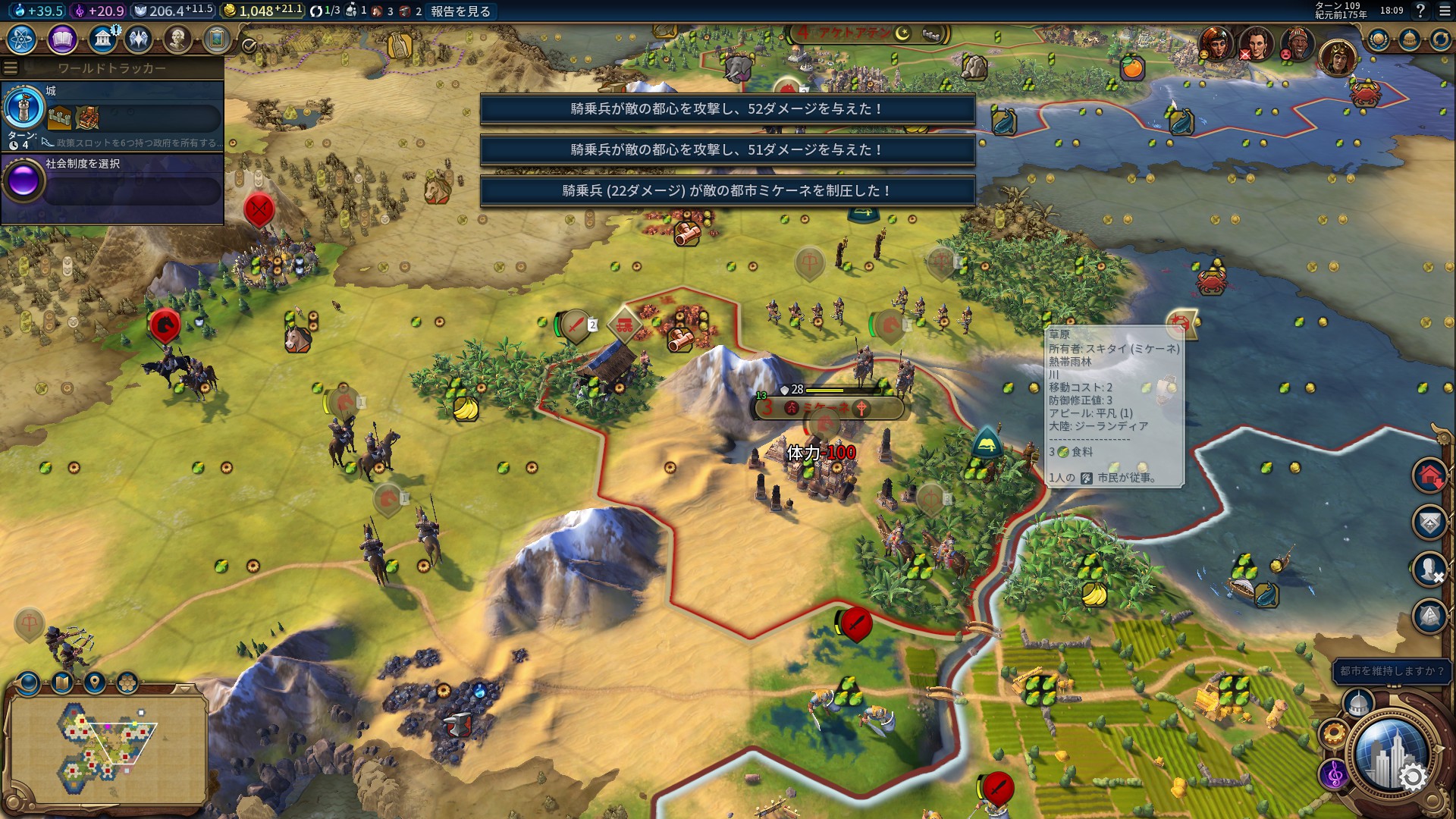The height and width of the screenshot is (819, 1456).
Task: Select the angry red-hat leader portrait
Action: pyautogui.click(x=1297, y=45)
